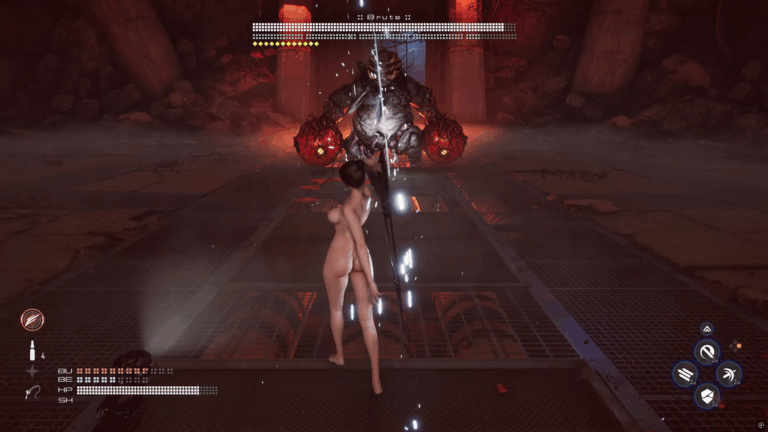Activate the circular slash skill at top
The width and height of the screenshot is (768, 432).
pyautogui.click(x=707, y=351)
